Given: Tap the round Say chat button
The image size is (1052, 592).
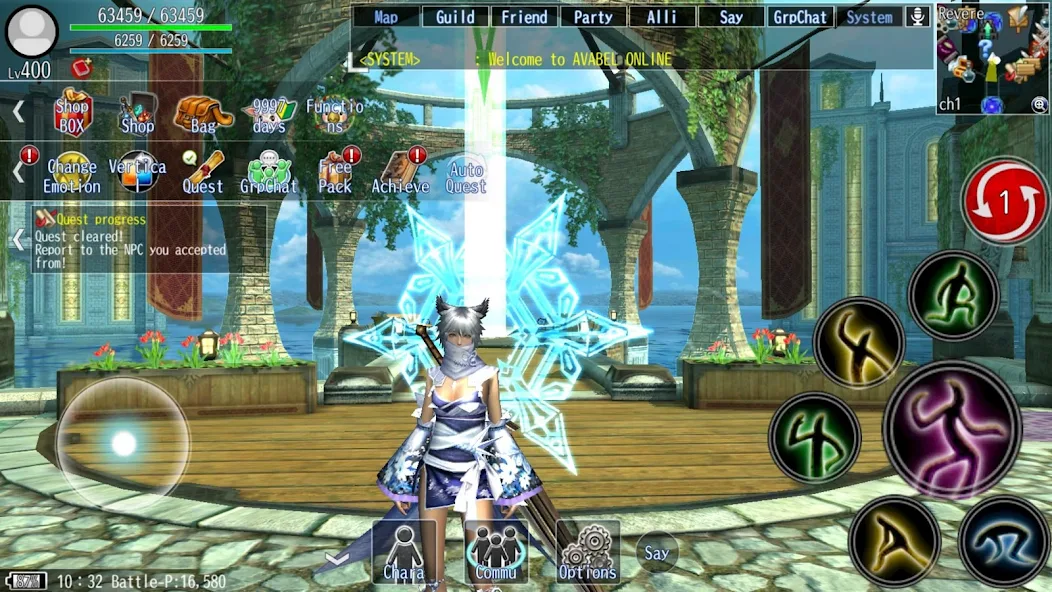Looking at the screenshot, I should click(657, 553).
